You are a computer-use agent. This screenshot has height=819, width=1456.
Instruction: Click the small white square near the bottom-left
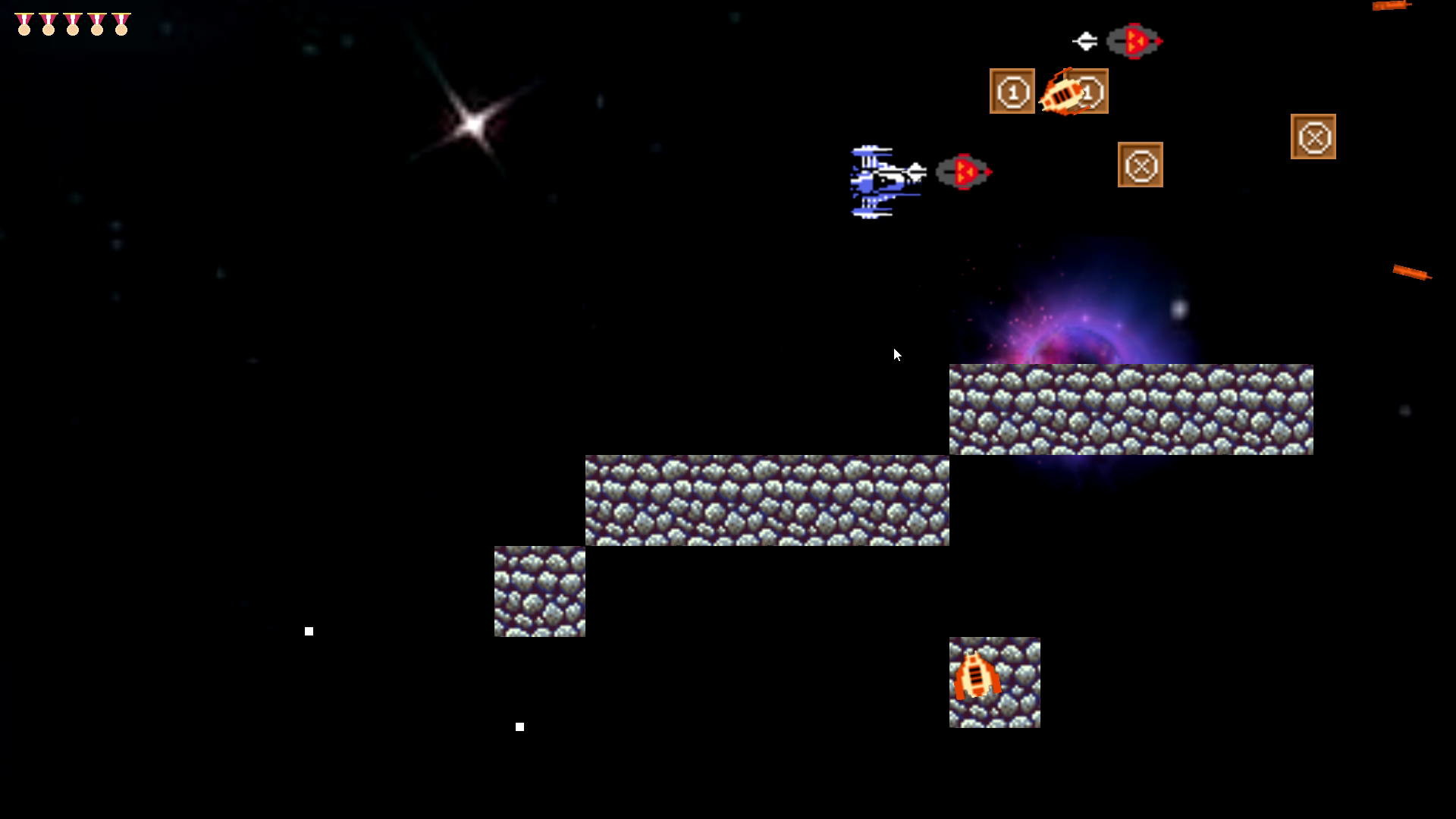point(308,630)
